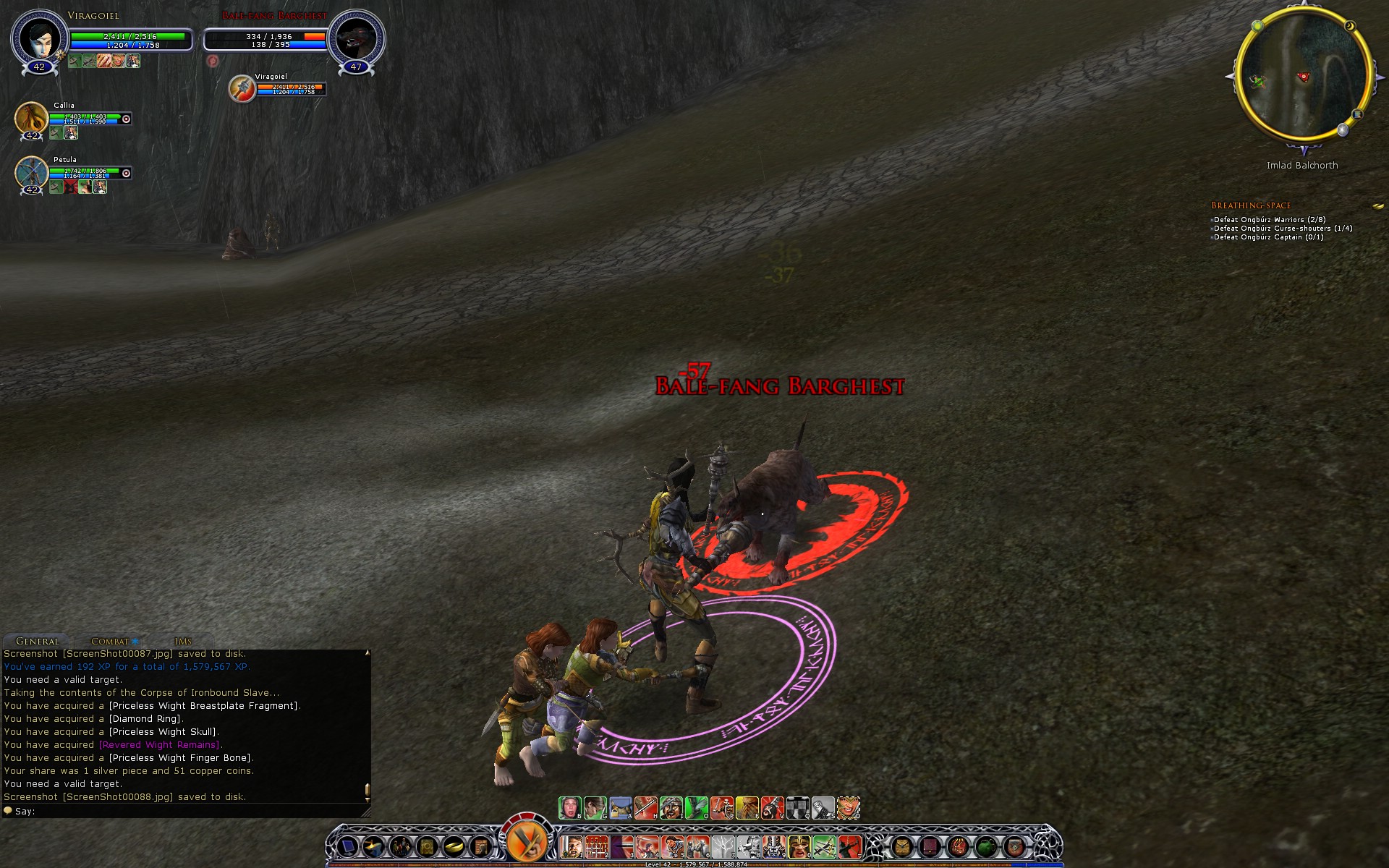
Task: Select Callia's lute portrait in fellowship list
Action: pyautogui.click(x=32, y=118)
